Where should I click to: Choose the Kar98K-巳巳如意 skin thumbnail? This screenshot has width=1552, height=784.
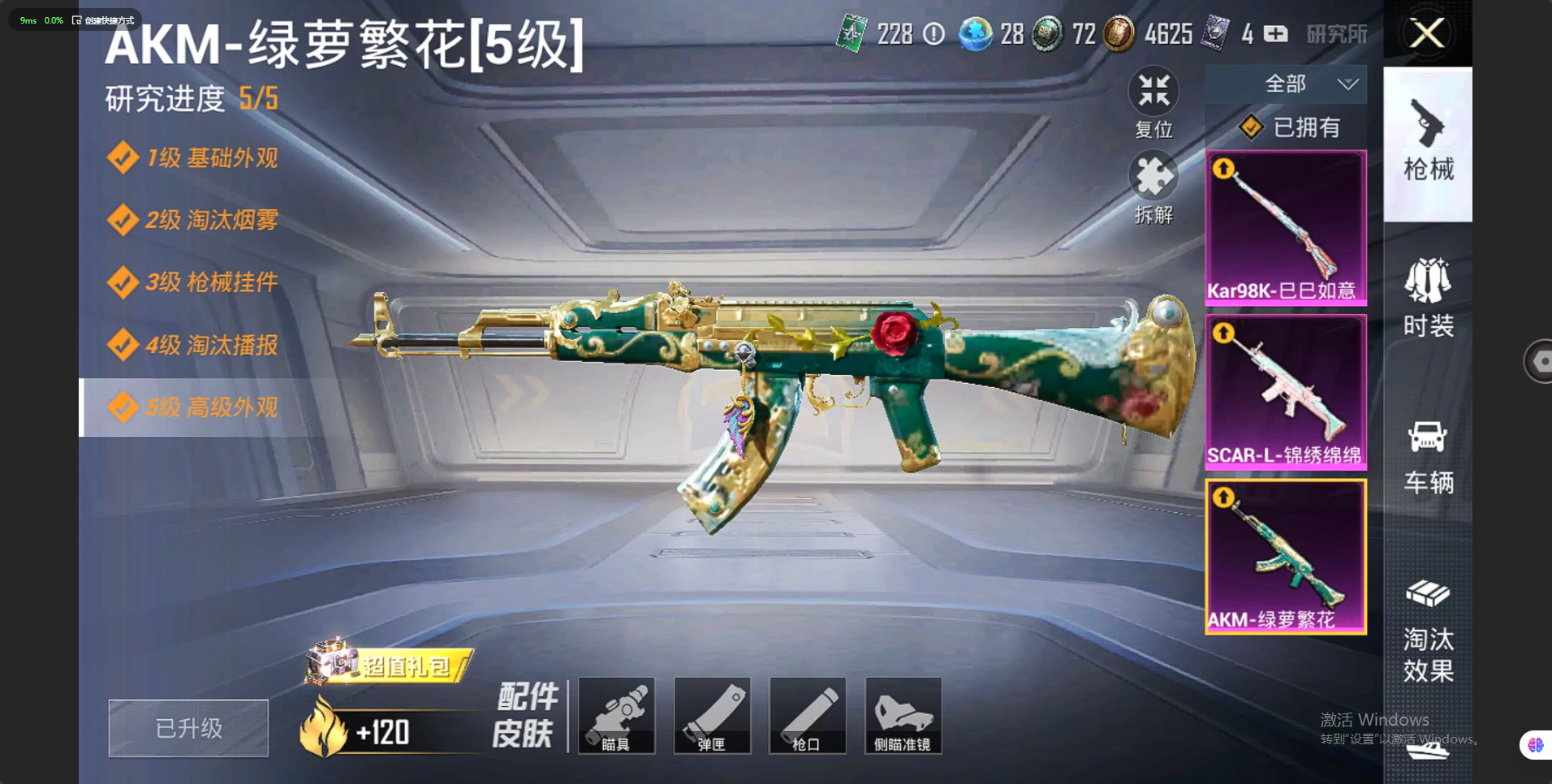pyautogui.click(x=1286, y=228)
